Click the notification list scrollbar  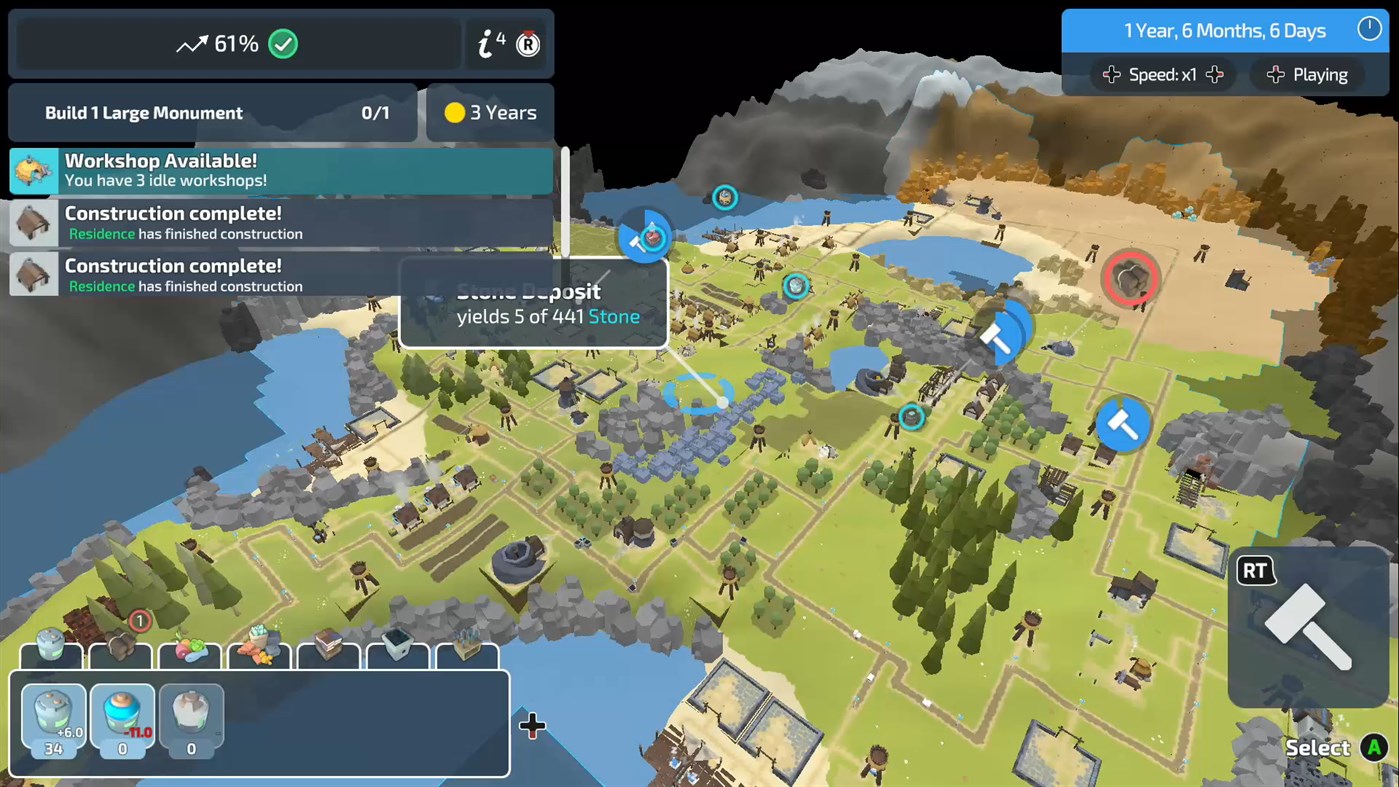[x=565, y=200]
